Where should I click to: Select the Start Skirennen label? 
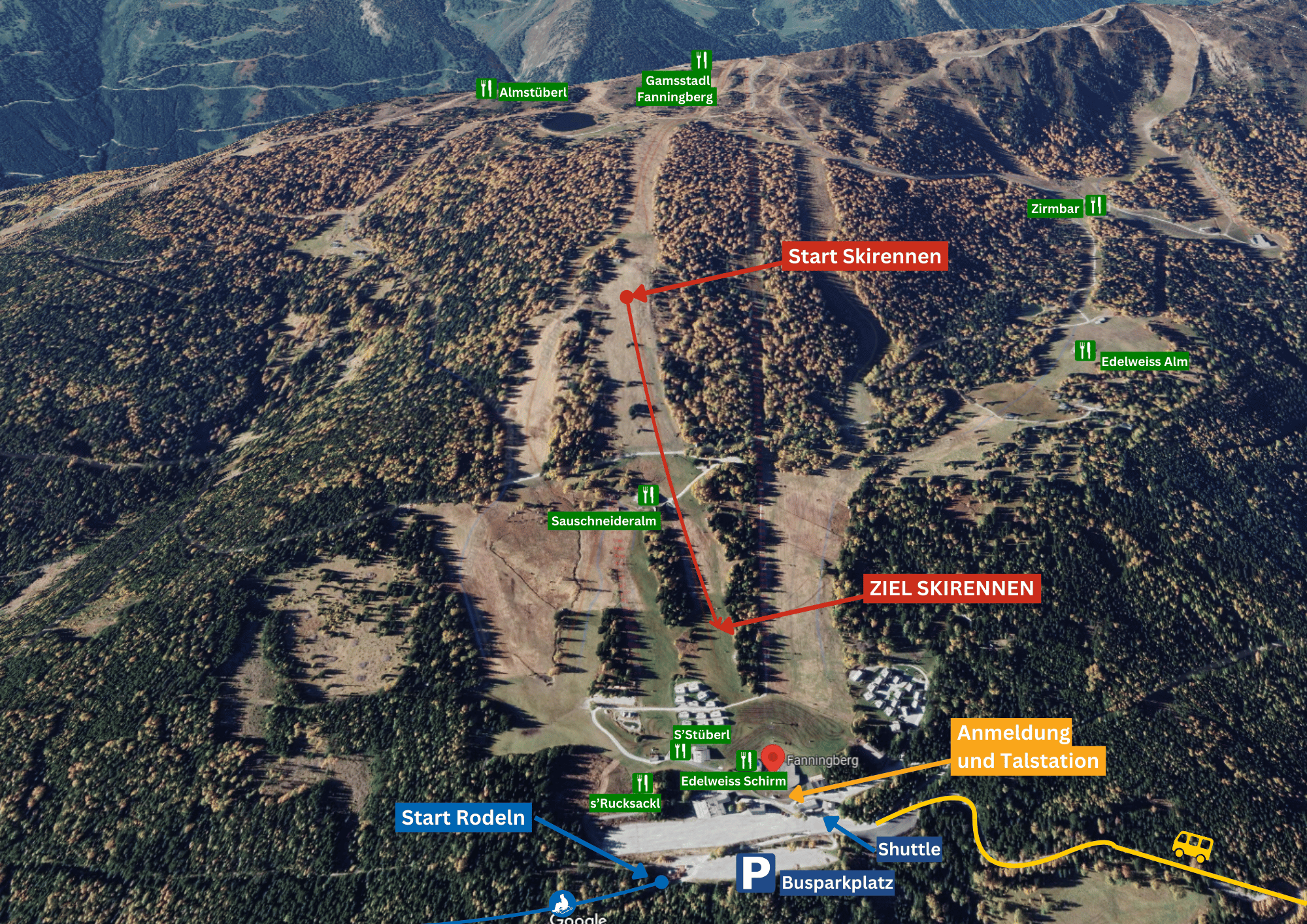click(x=864, y=256)
